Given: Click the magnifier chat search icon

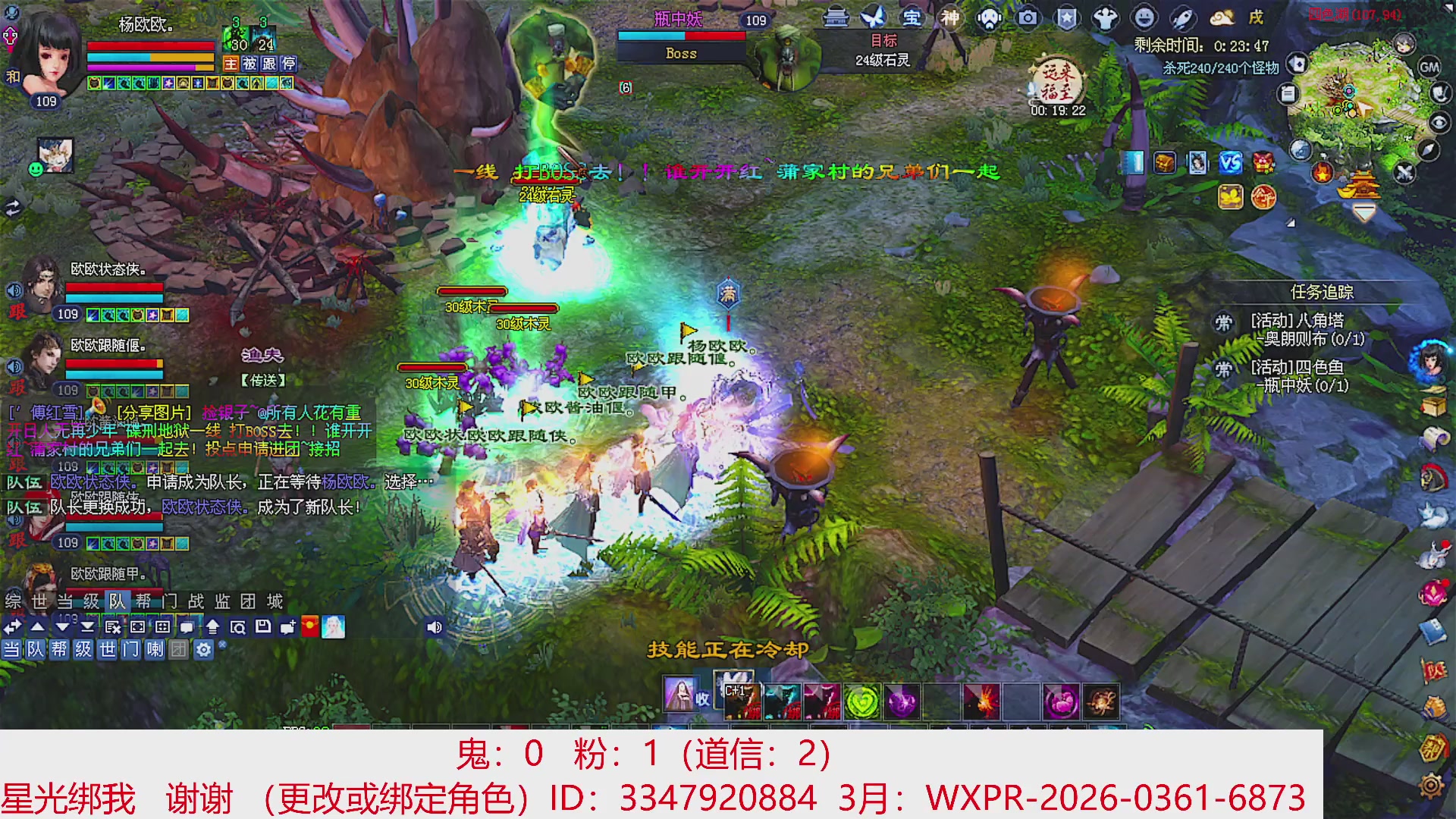Looking at the screenshot, I should pyautogui.click(x=240, y=627).
